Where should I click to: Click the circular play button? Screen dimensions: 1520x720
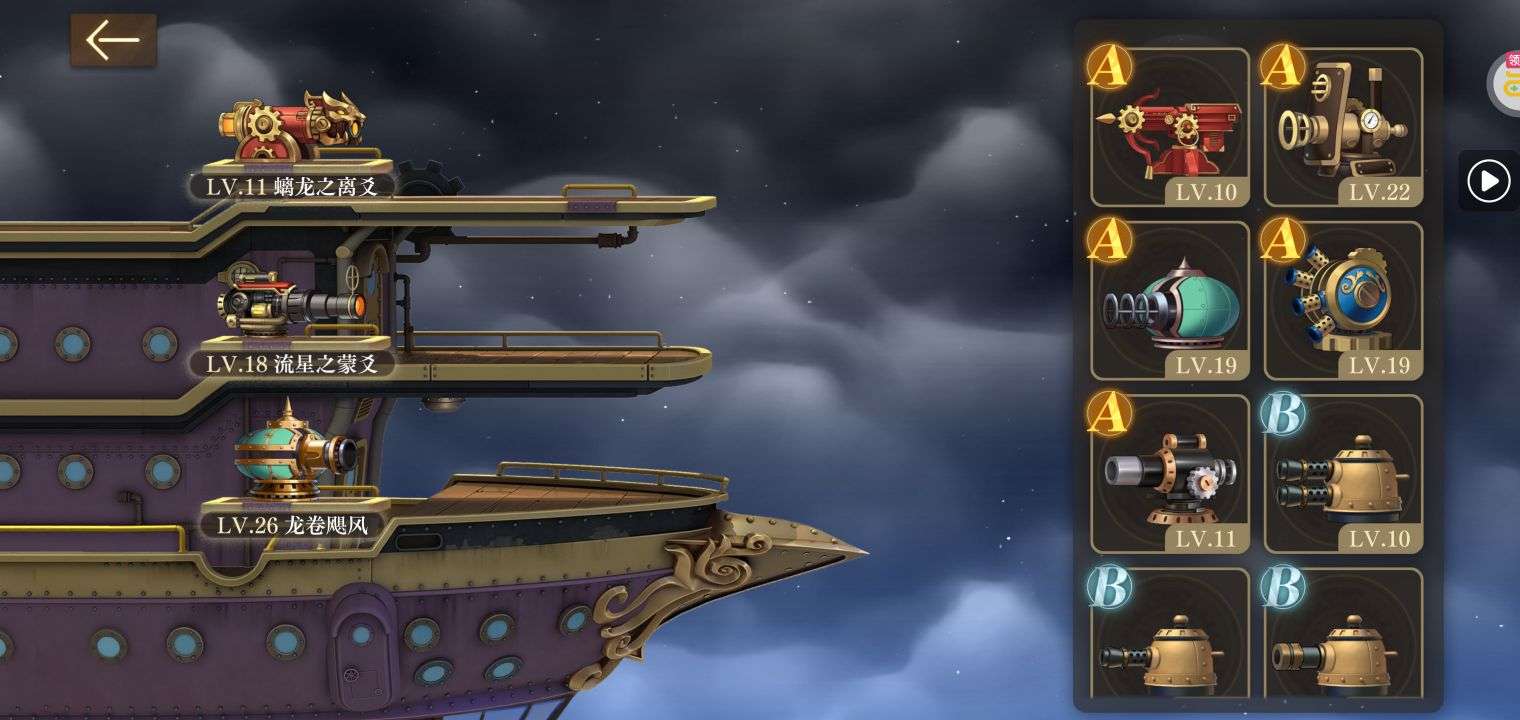pos(1488,181)
